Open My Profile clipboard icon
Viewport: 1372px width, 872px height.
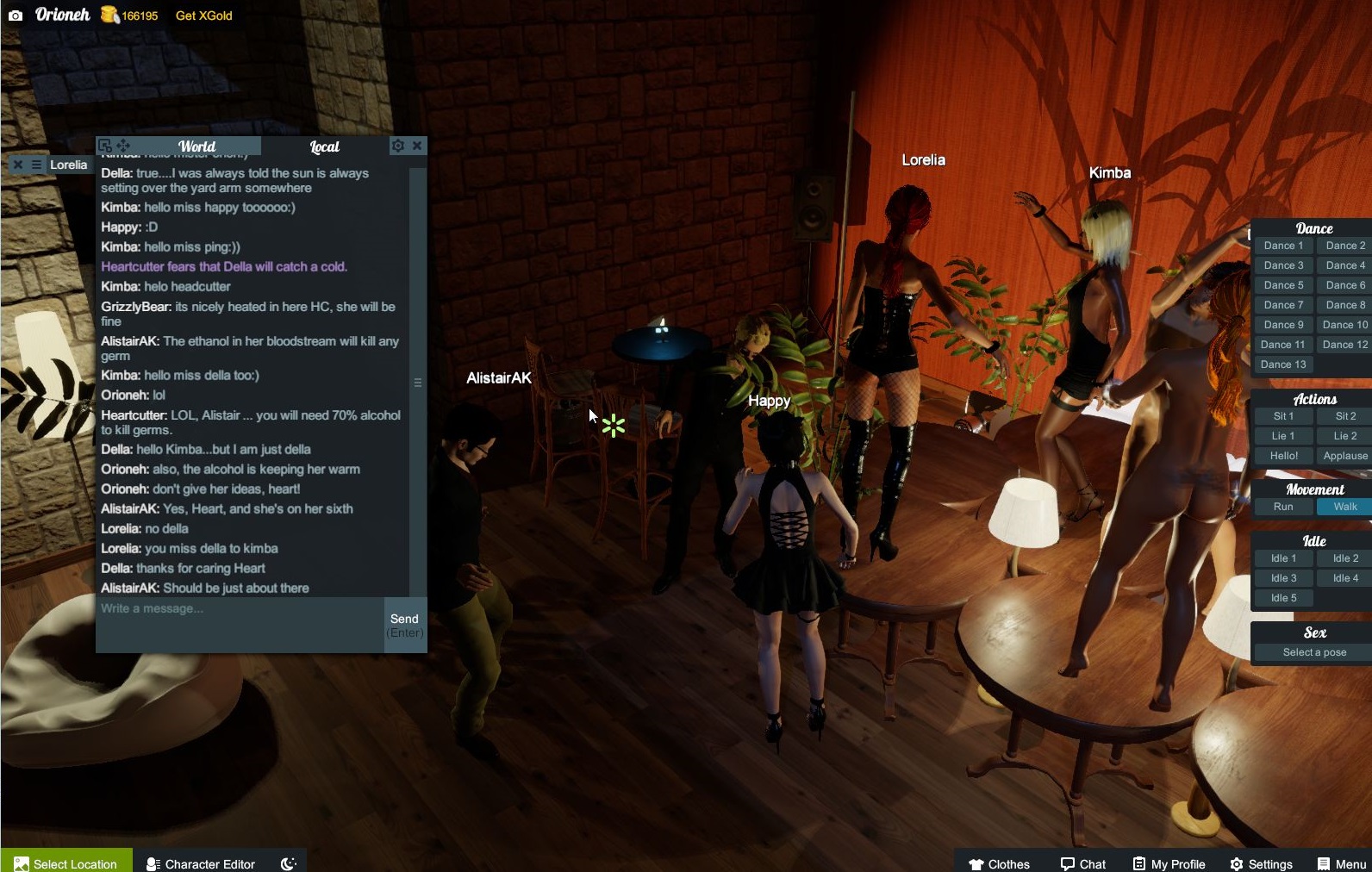tap(1139, 863)
